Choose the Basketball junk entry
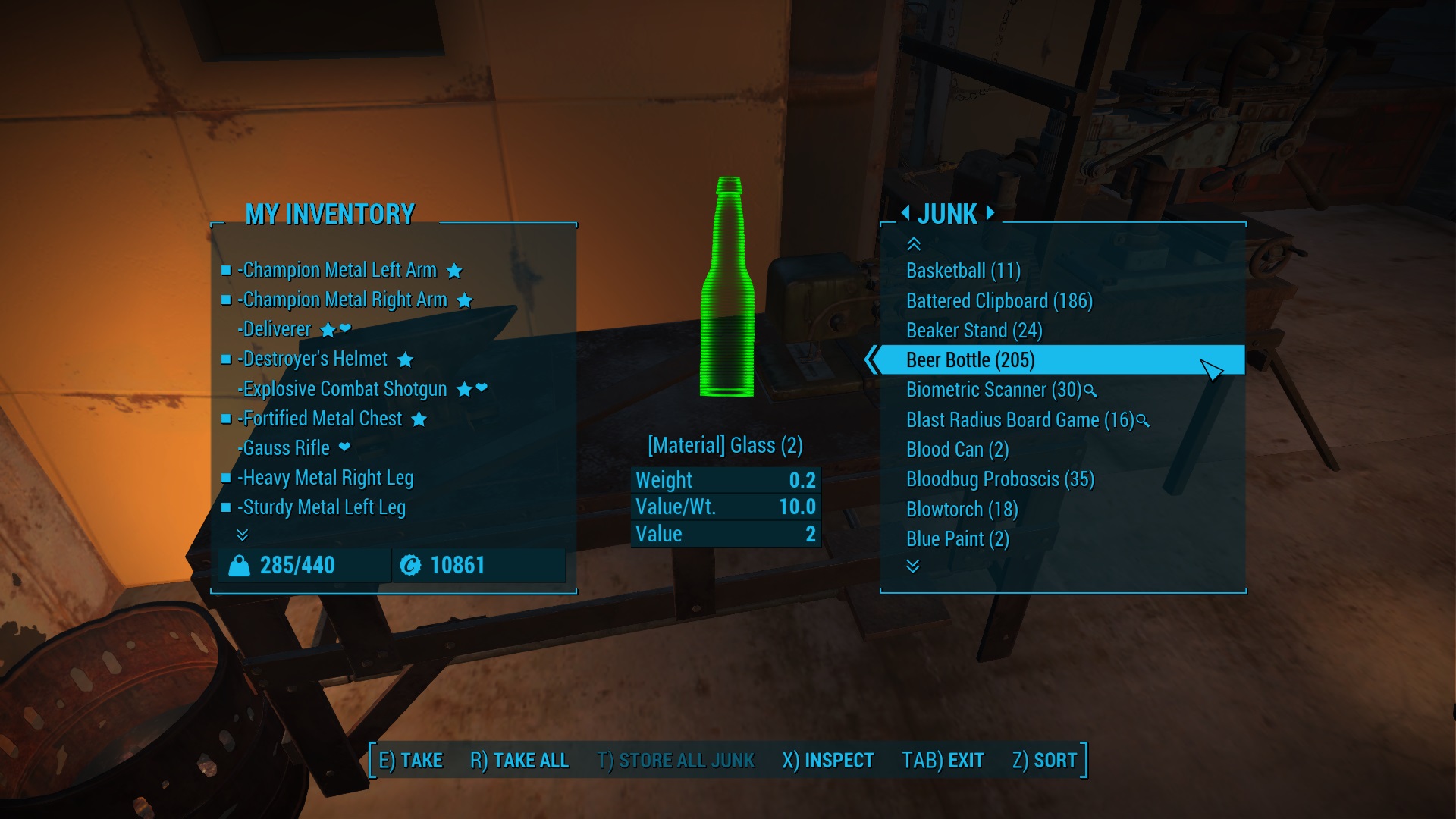The width and height of the screenshot is (1456, 819). coord(963,271)
